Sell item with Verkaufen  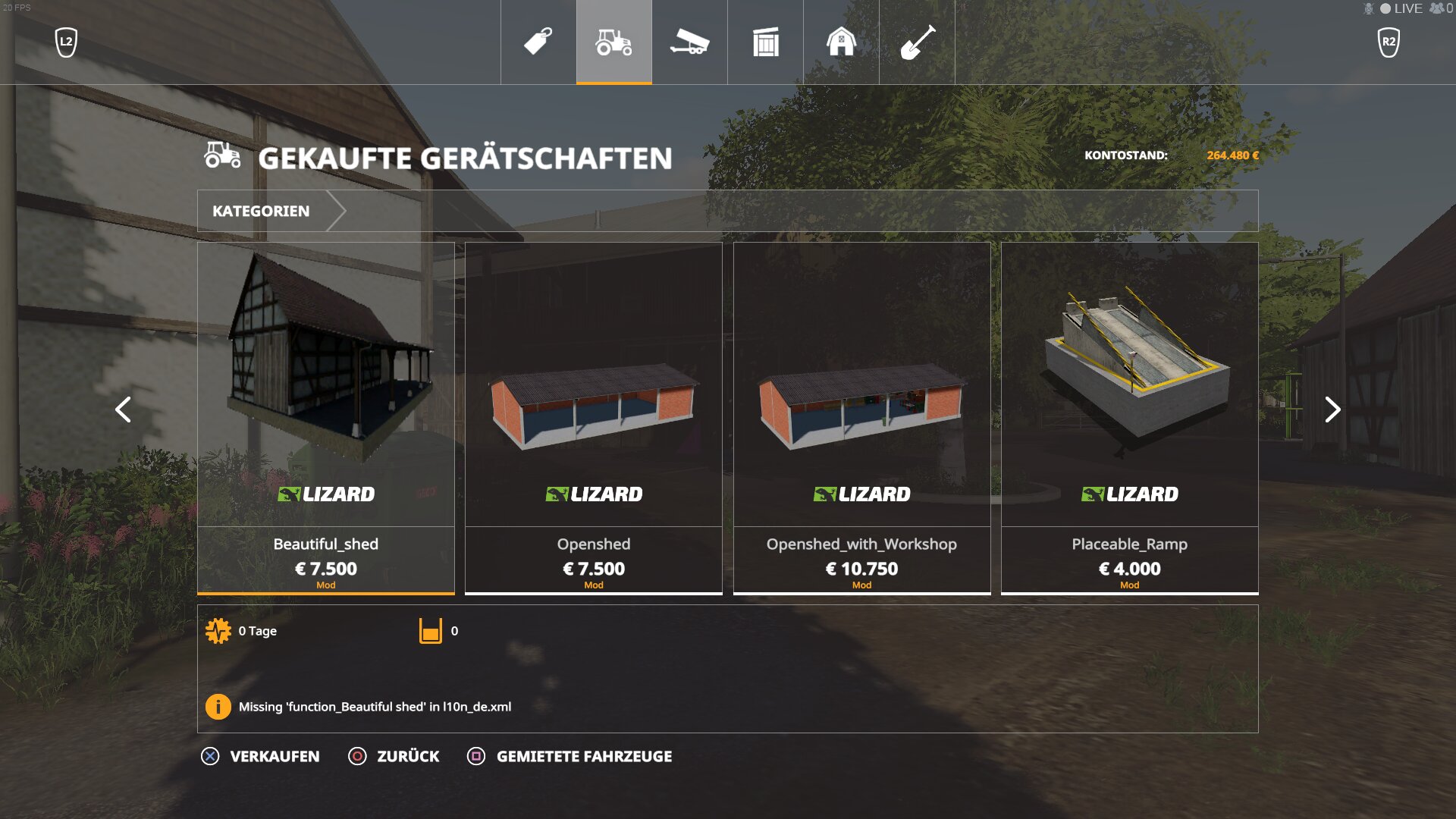[x=261, y=756]
